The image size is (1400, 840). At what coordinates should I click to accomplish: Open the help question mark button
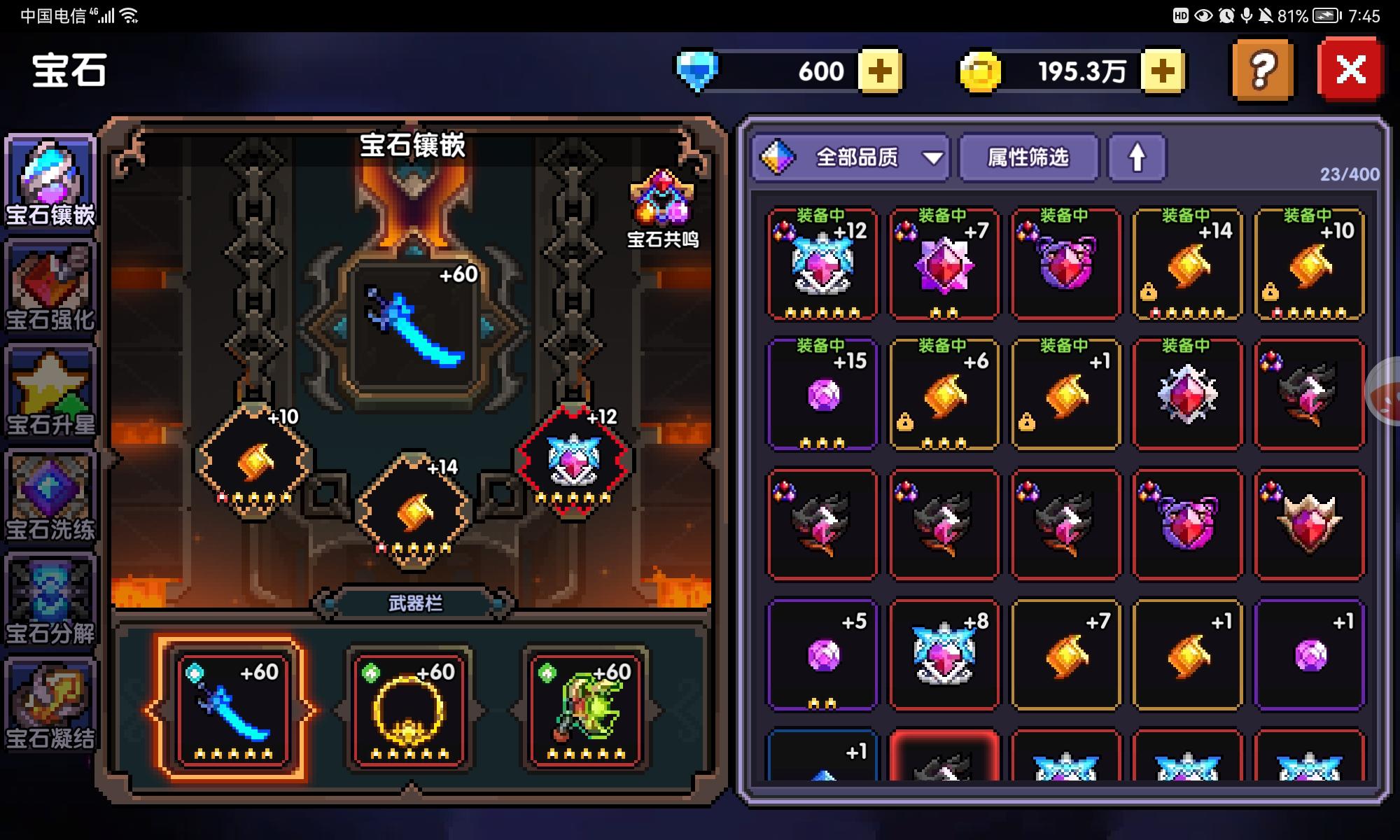(1261, 70)
